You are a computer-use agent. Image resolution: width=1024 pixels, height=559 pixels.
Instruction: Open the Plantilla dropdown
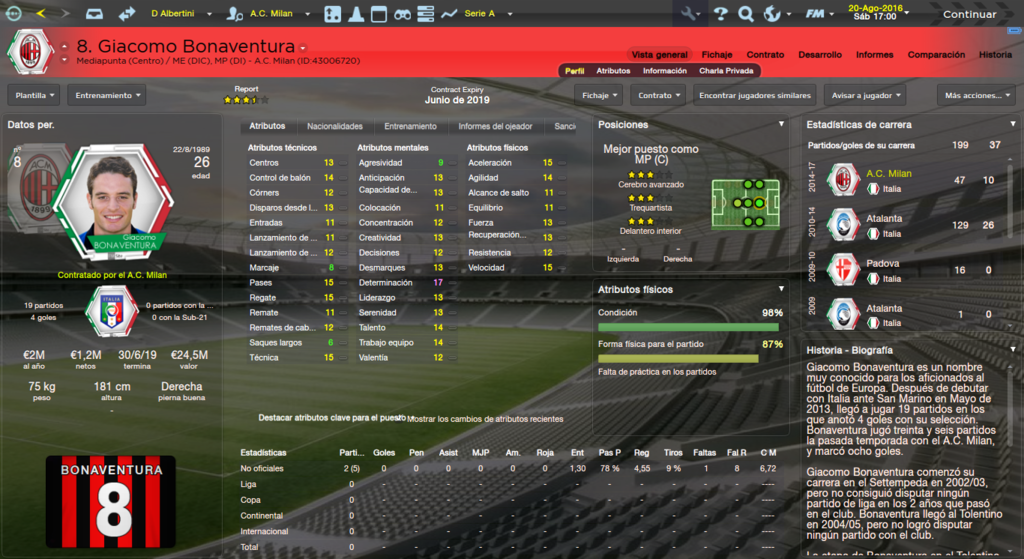[x=34, y=95]
